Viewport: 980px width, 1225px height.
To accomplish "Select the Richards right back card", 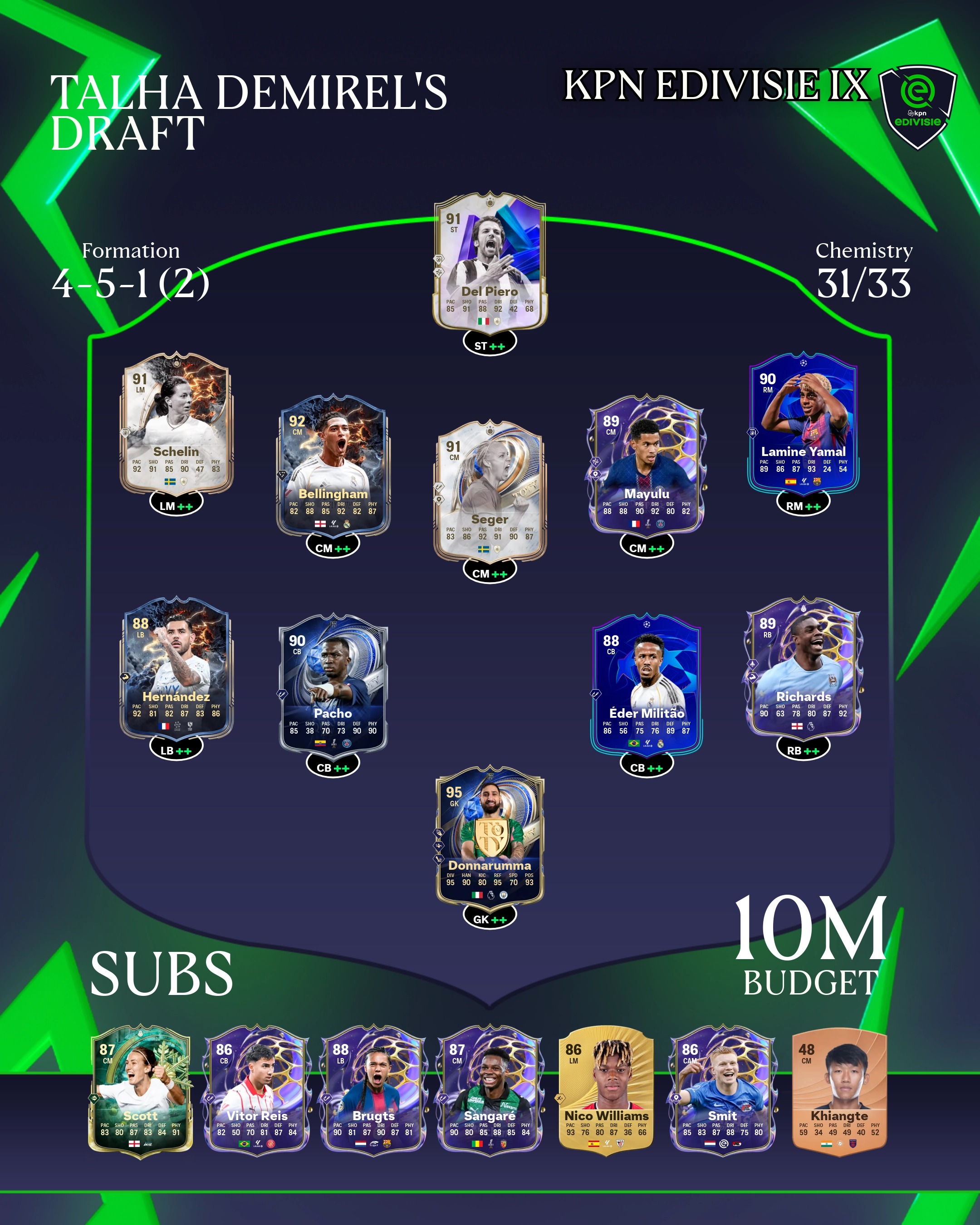I will click(x=804, y=667).
